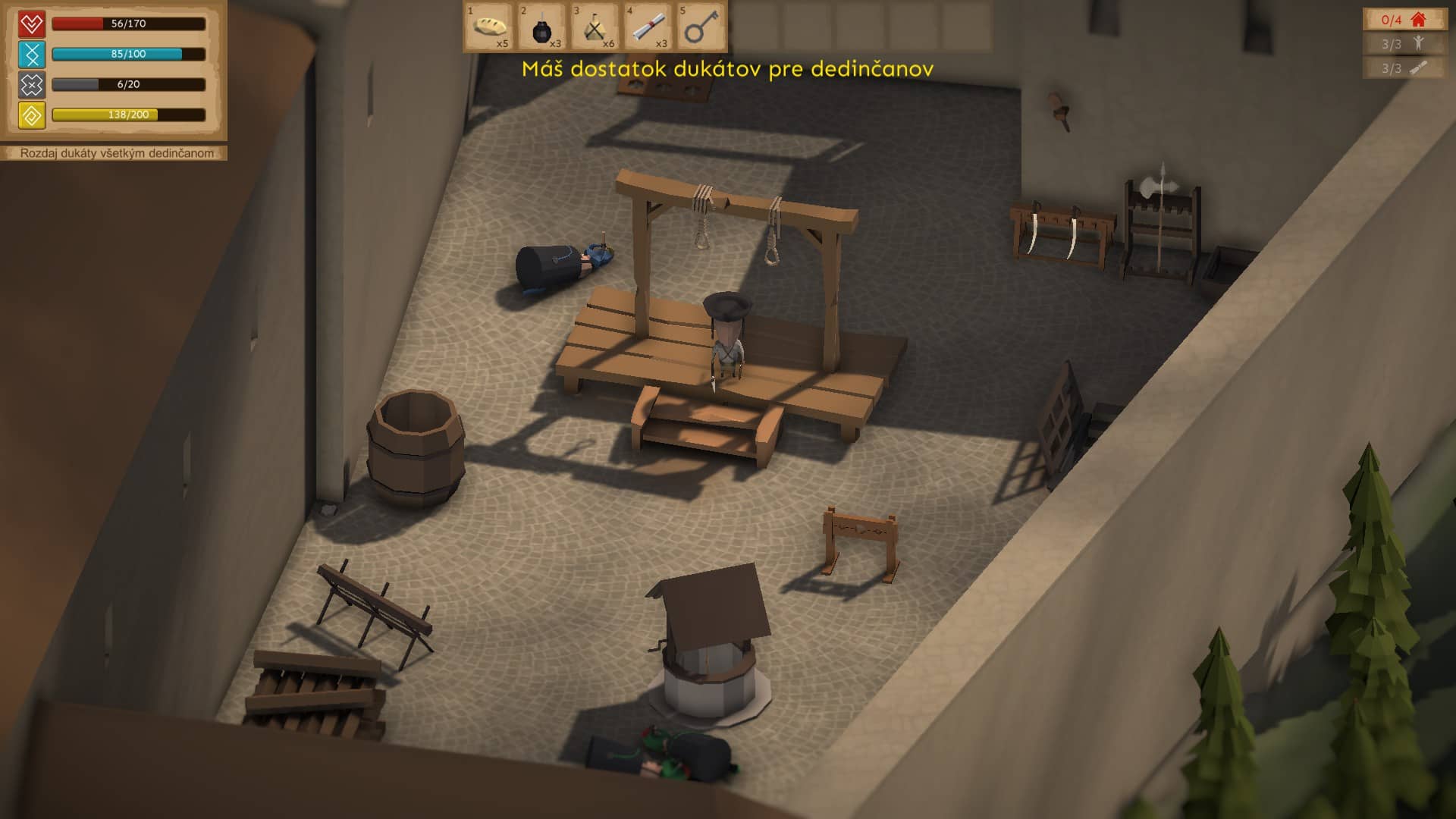Select the crossed sack item in slot 3
This screenshot has height=819, width=1456.
pos(595,27)
